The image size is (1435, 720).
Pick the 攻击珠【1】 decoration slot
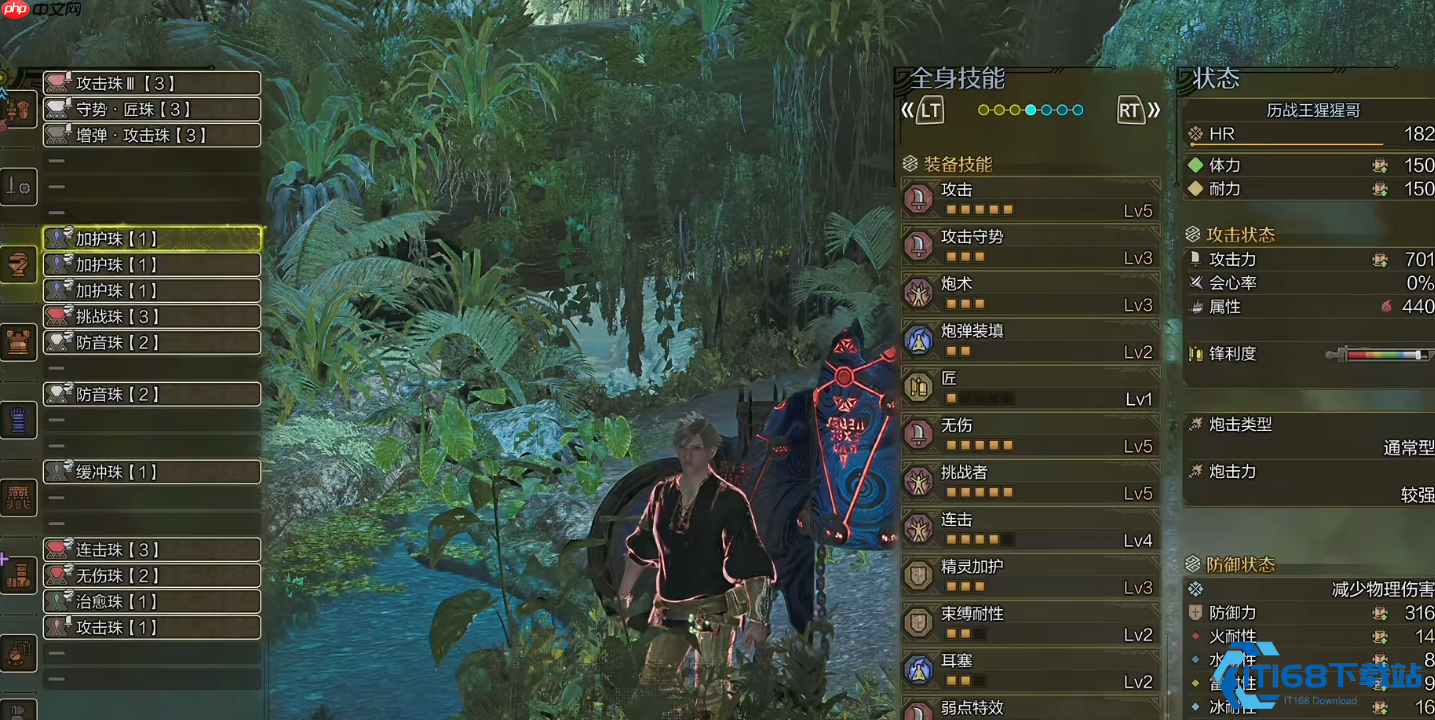[152, 628]
